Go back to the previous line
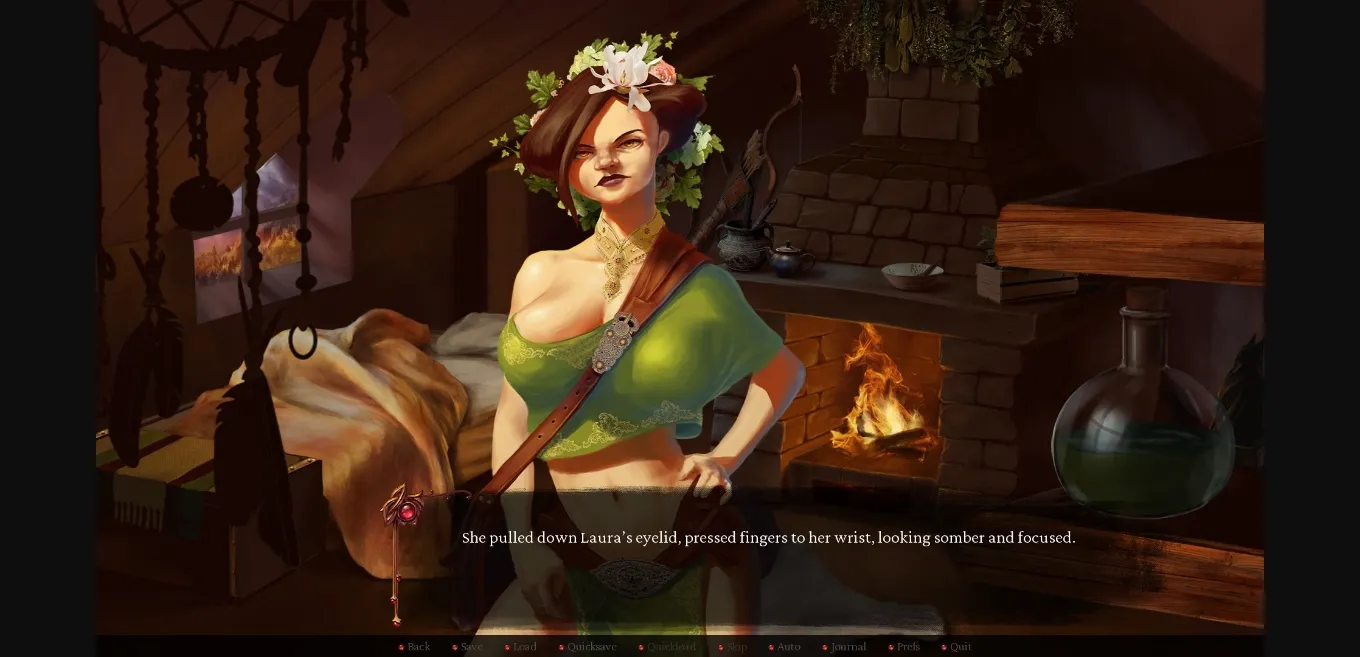Screen dimensions: 1360x657 [x=418, y=647]
